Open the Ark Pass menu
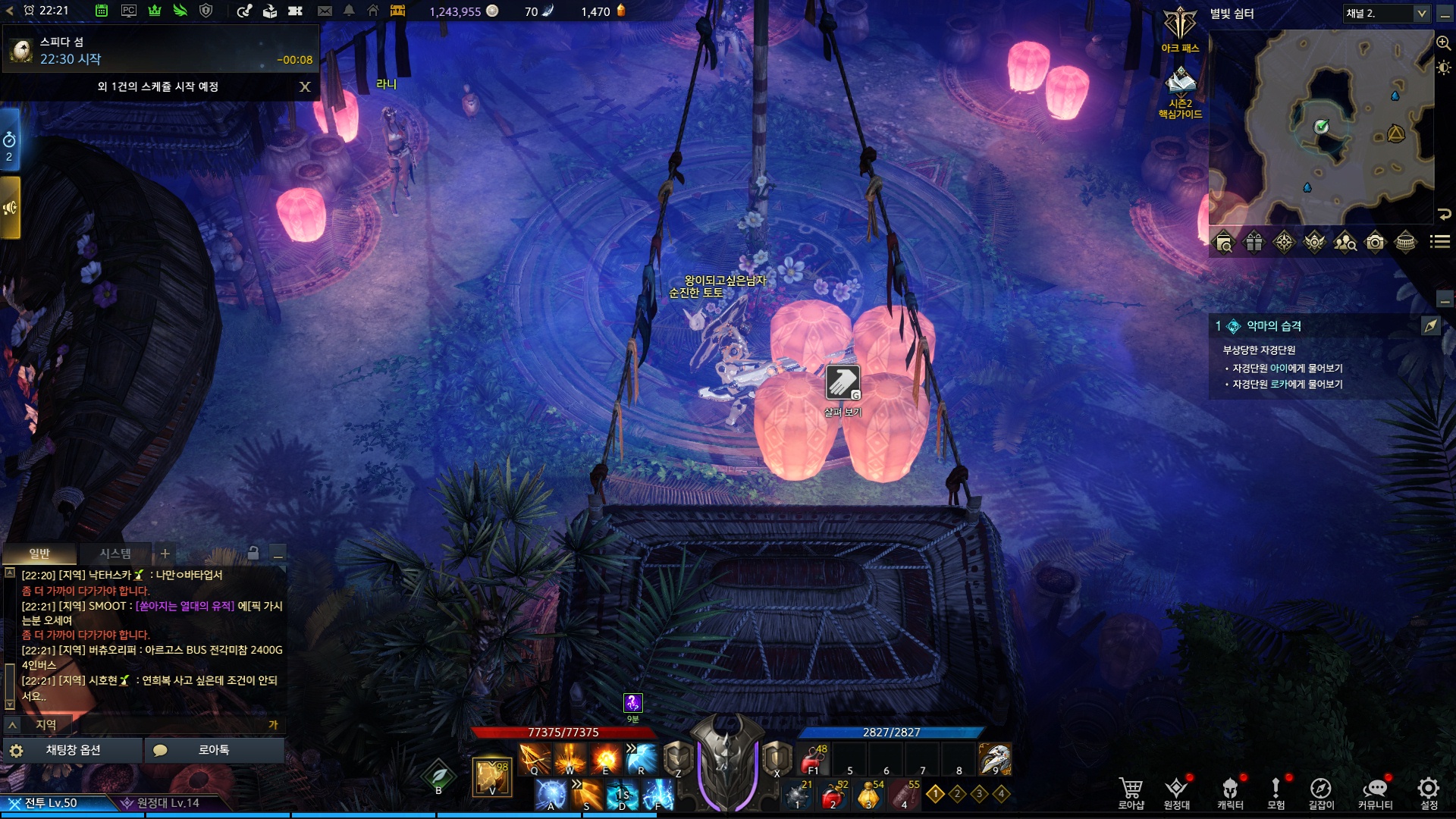The image size is (1456, 819). (x=1180, y=30)
